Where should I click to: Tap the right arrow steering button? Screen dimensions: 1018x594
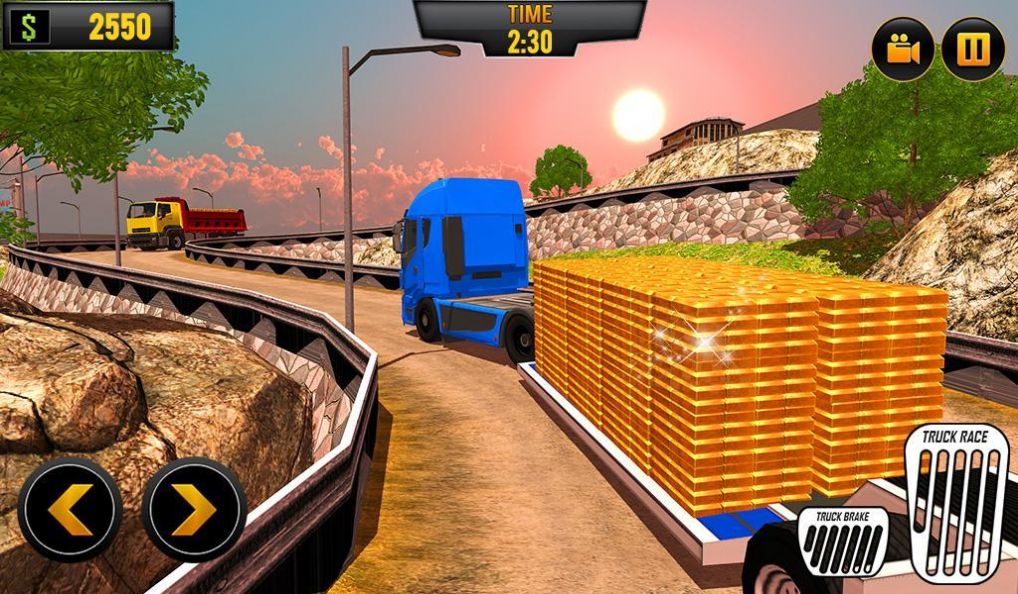(193, 510)
